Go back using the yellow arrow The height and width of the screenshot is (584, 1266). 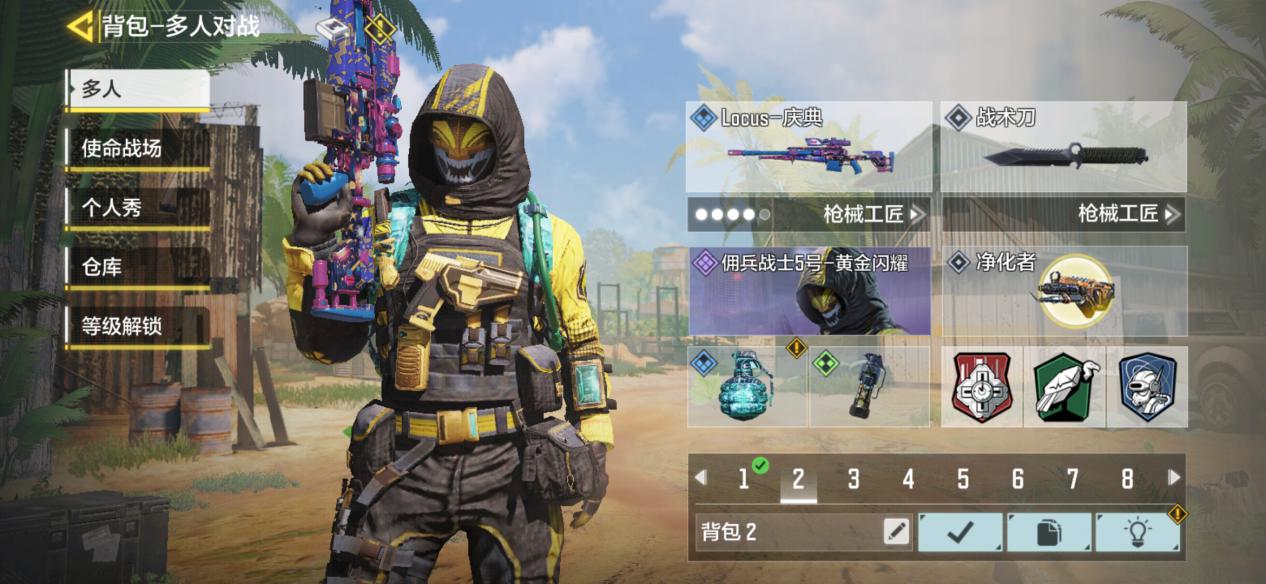tap(80, 26)
